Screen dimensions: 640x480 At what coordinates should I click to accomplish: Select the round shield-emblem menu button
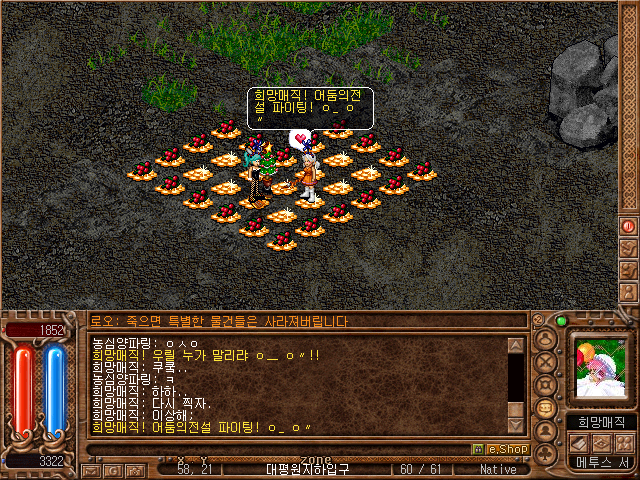click(x=546, y=384)
